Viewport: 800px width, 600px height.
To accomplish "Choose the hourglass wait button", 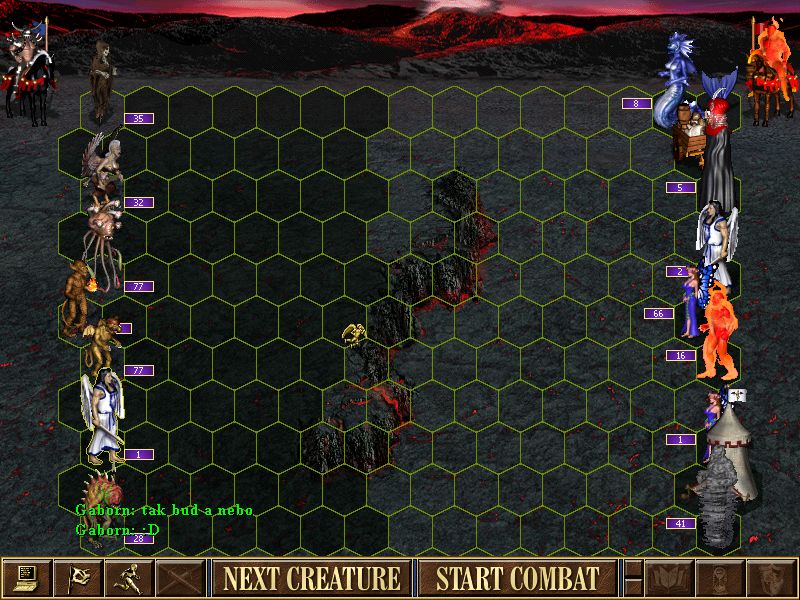I will (717, 578).
